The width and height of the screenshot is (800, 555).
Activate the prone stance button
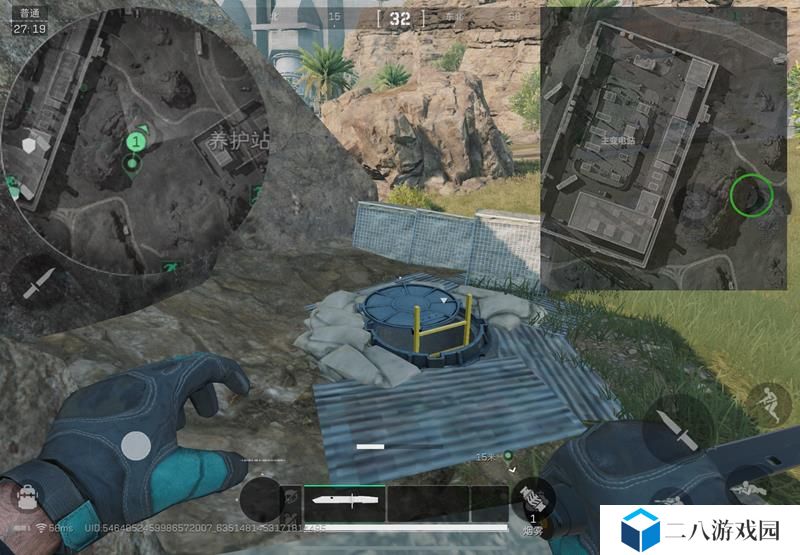[x=746, y=489]
